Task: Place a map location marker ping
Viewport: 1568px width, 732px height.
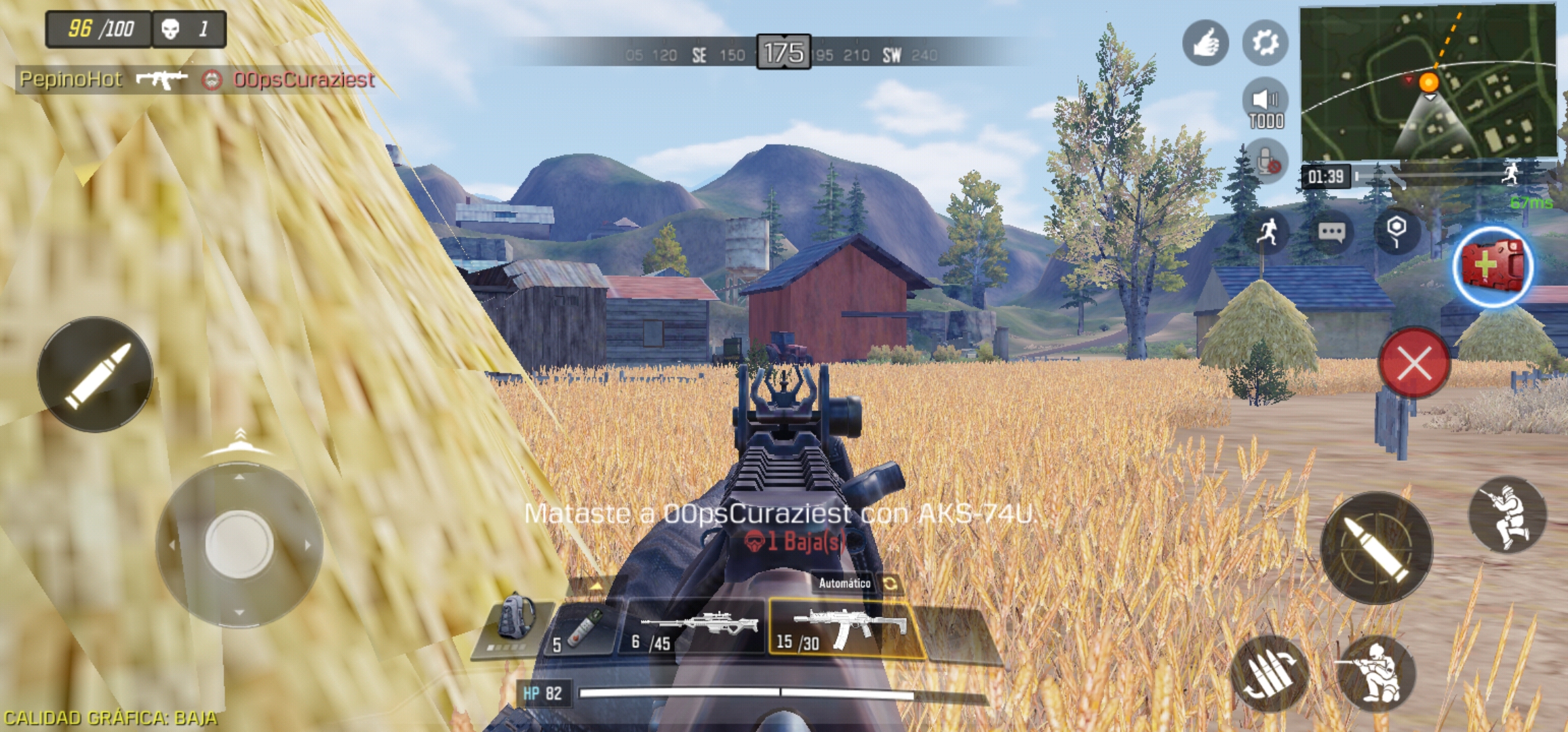Action: (1396, 232)
